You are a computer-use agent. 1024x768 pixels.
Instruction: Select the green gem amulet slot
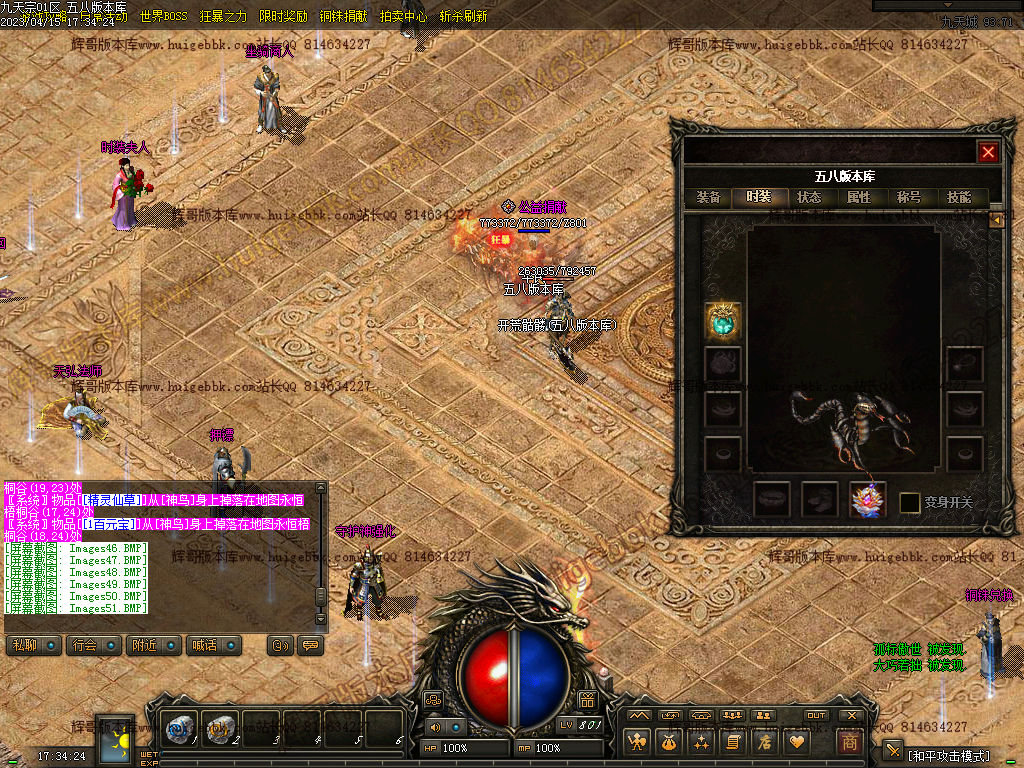[x=722, y=321]
